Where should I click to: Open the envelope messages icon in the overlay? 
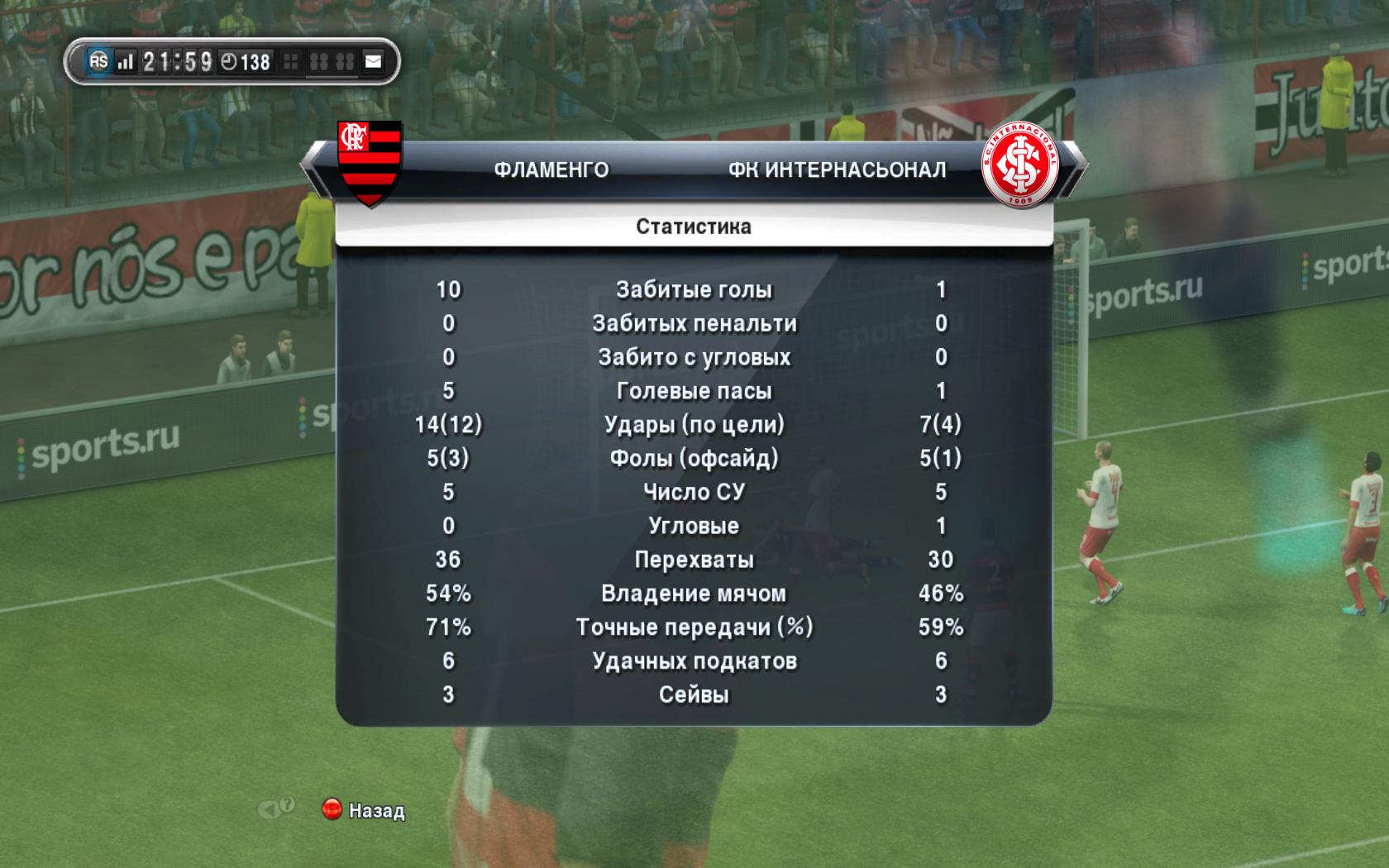point(374,62)
